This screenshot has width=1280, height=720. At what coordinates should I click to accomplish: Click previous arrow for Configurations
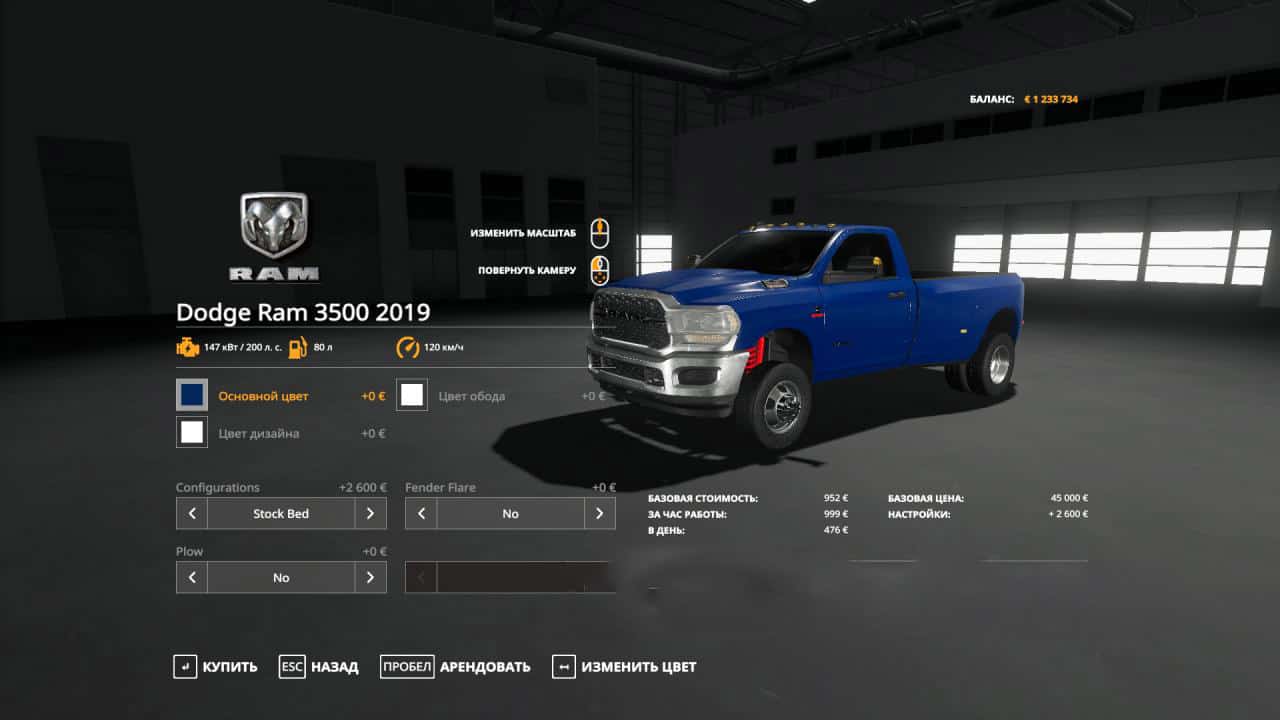(192, 514)
